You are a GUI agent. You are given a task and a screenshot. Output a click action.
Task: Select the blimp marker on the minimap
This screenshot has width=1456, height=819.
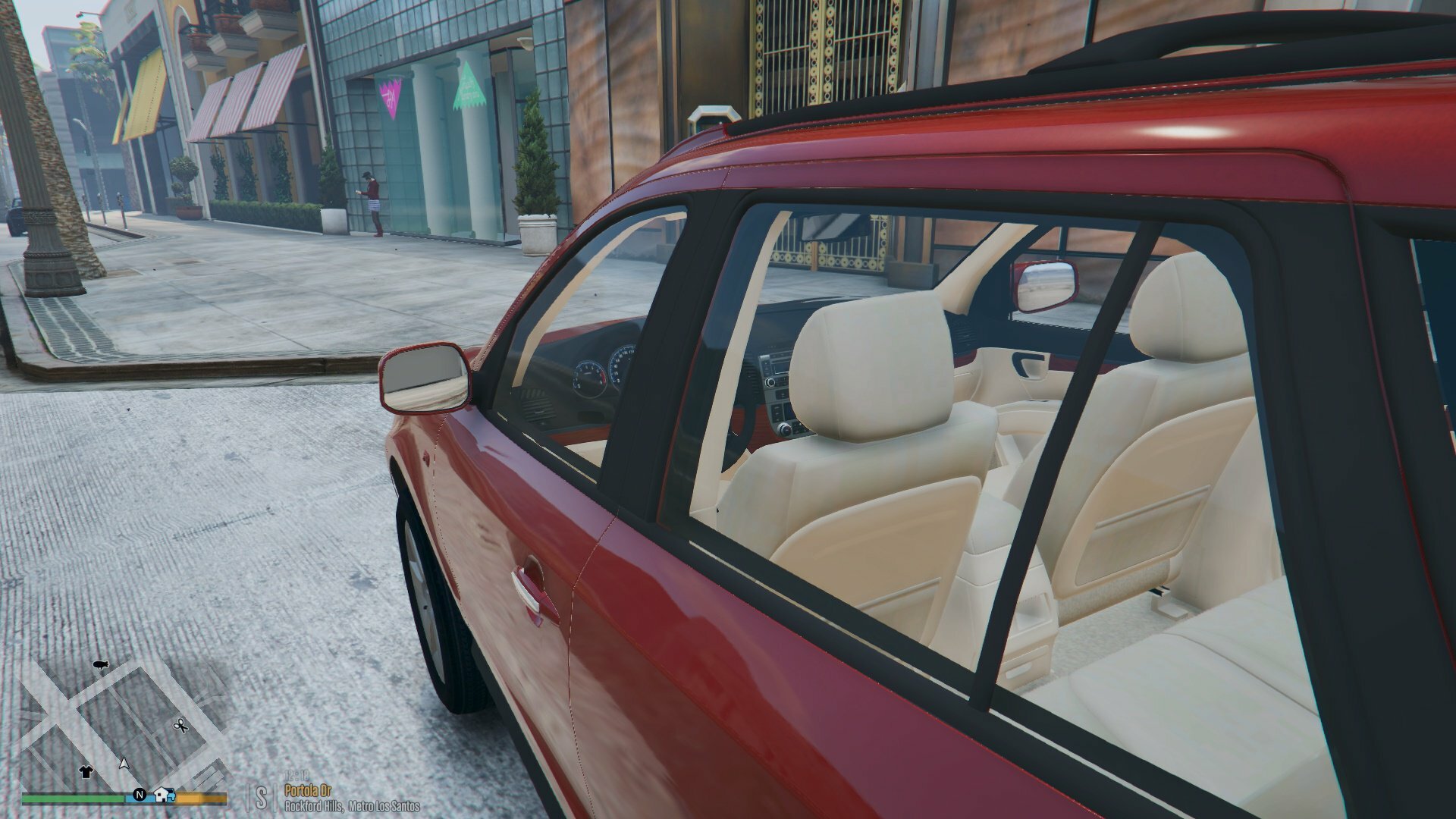[x=100, y=666]
